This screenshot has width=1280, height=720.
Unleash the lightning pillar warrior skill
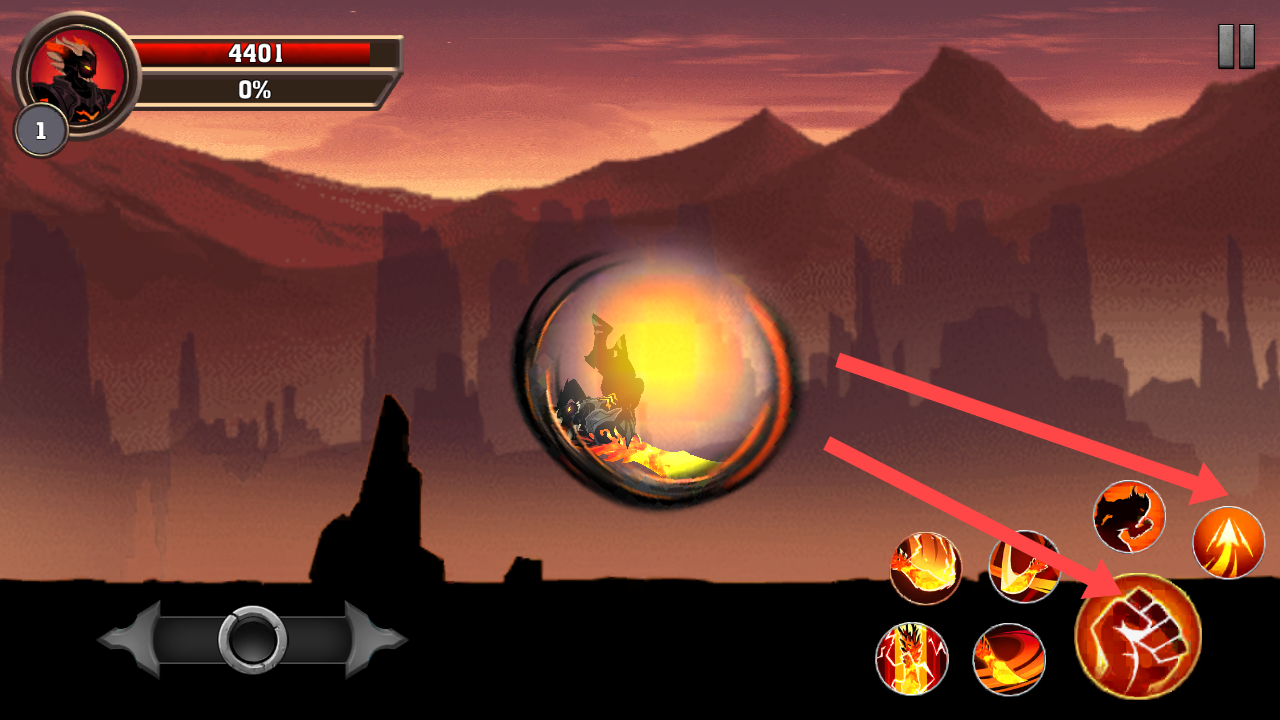911,658
